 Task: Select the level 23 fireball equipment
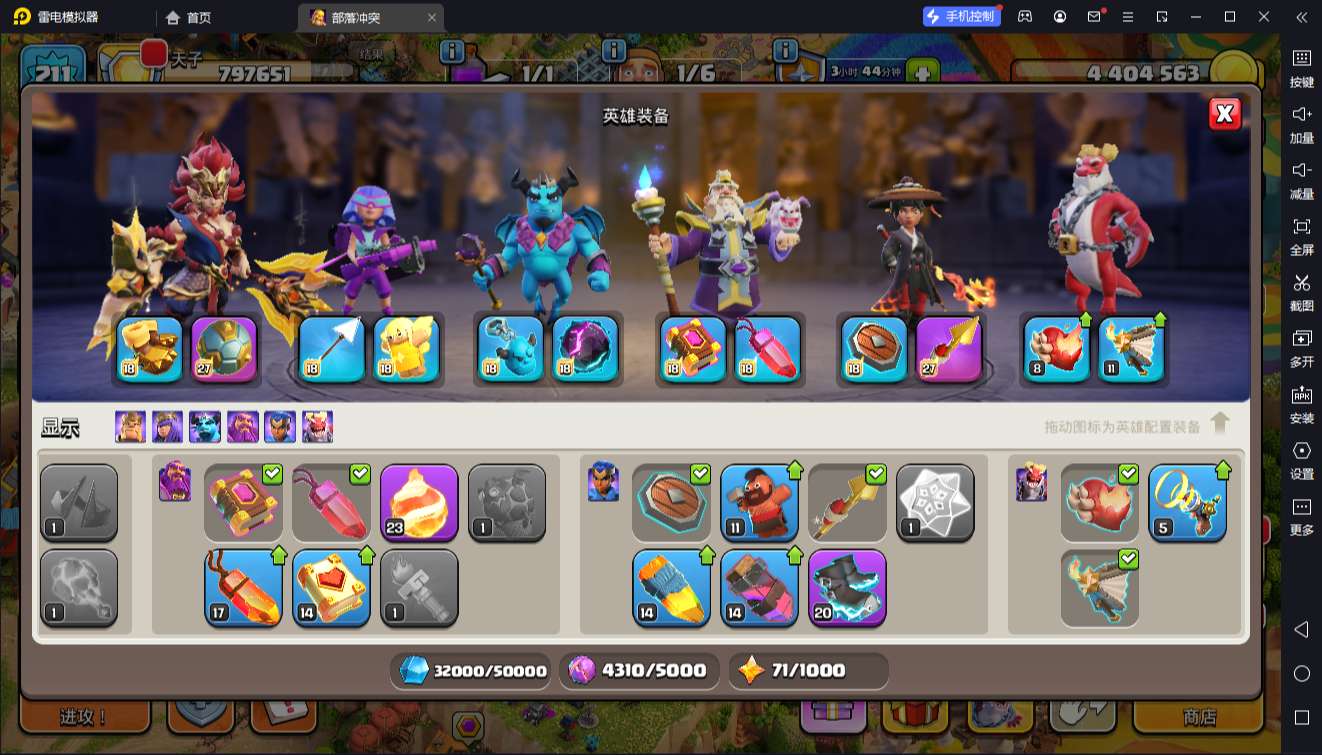pyautogui.click(x=419, y=502)
